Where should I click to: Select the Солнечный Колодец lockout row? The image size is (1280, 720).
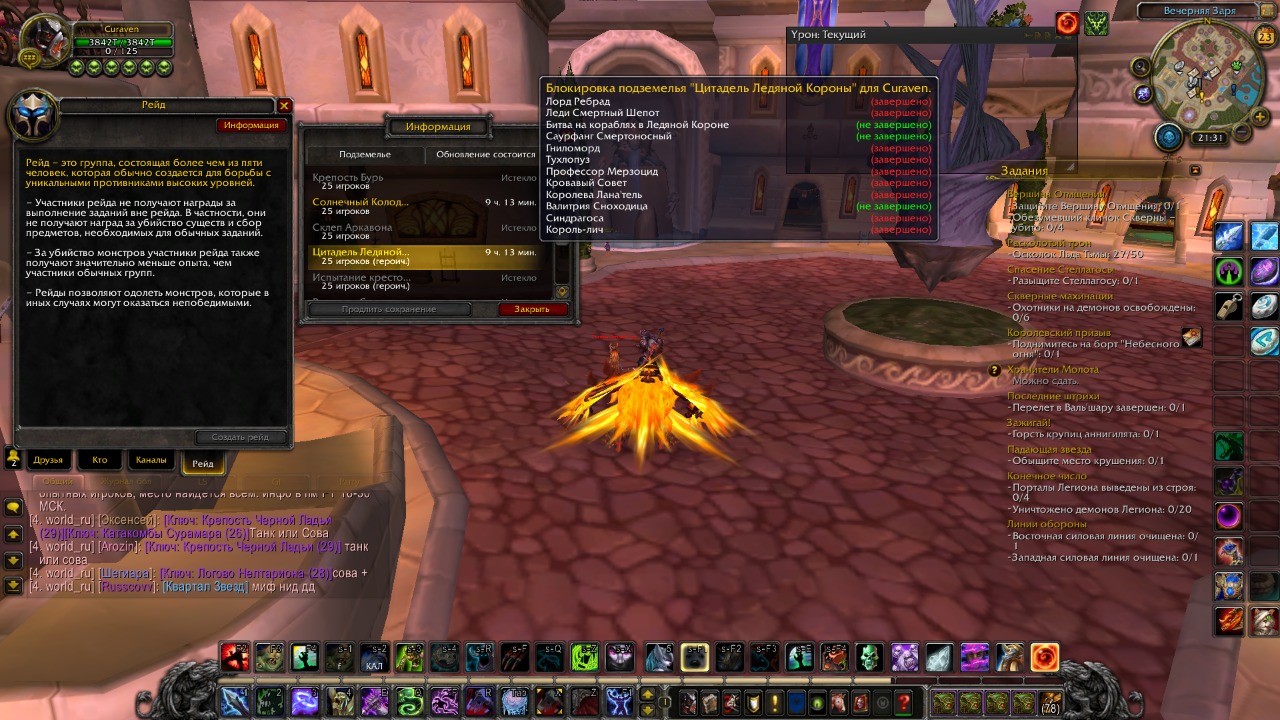point(428,206)
